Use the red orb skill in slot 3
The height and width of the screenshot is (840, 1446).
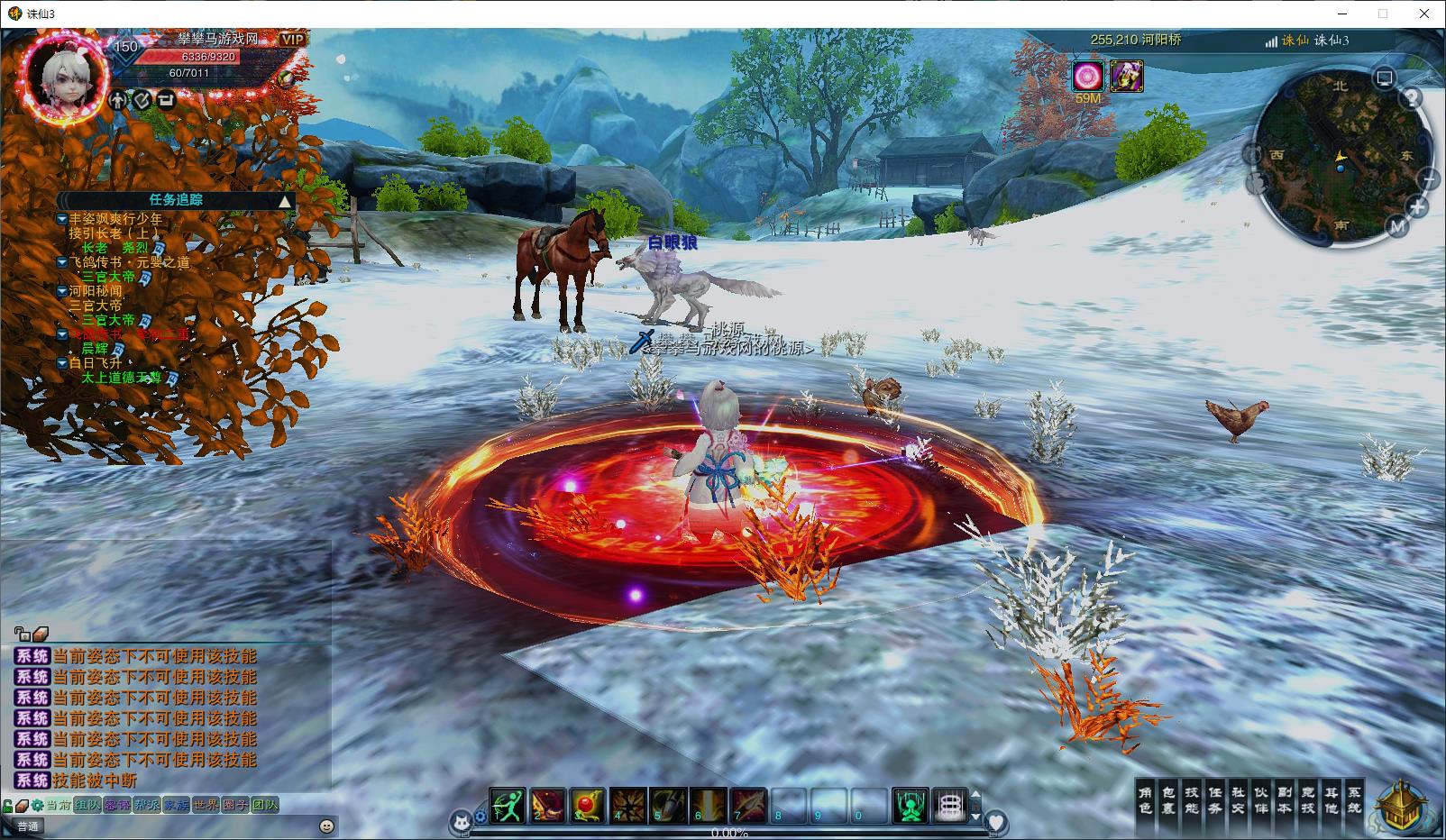(x=587, y=804)
